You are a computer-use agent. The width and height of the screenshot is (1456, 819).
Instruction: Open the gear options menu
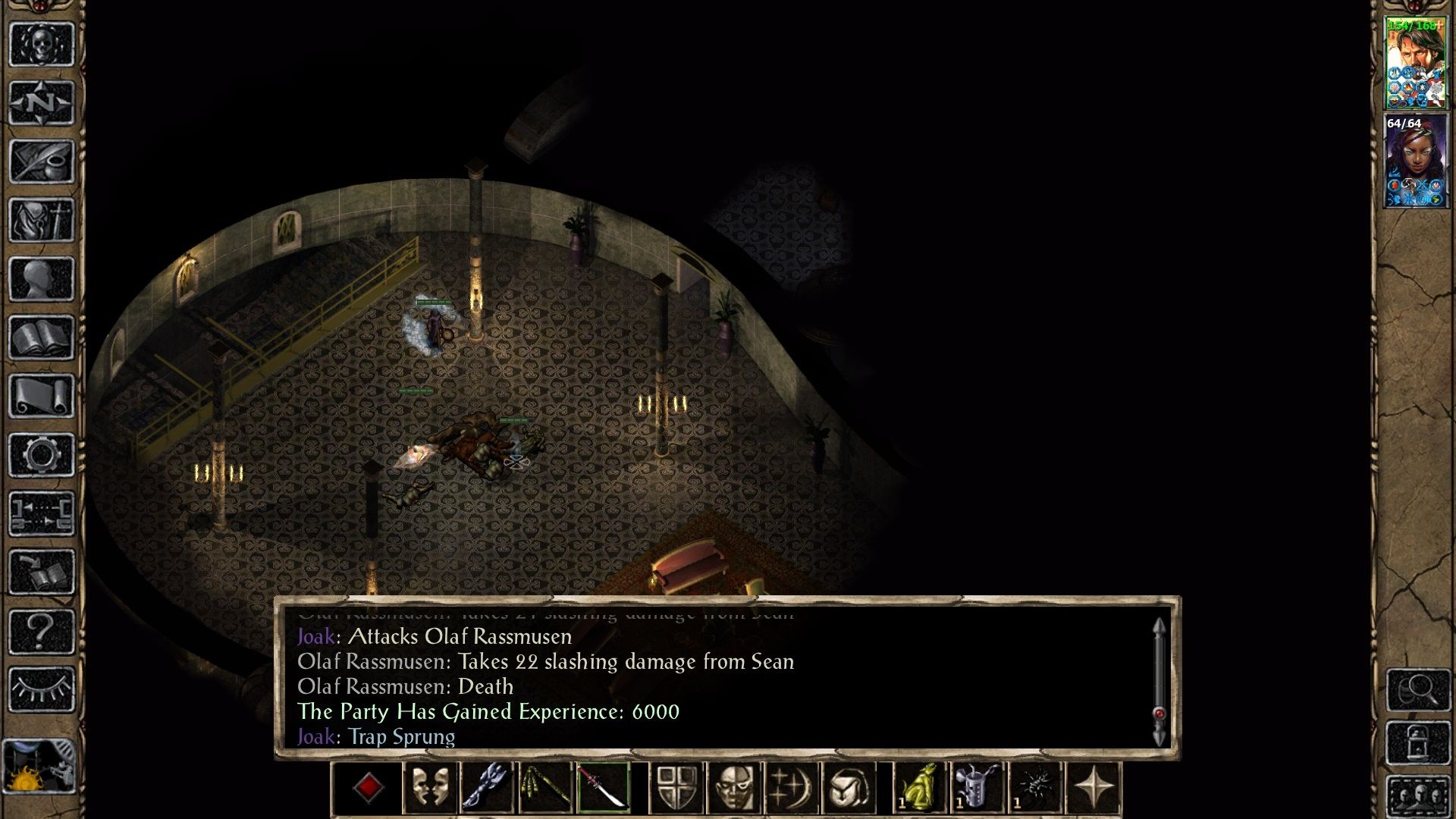42,455
